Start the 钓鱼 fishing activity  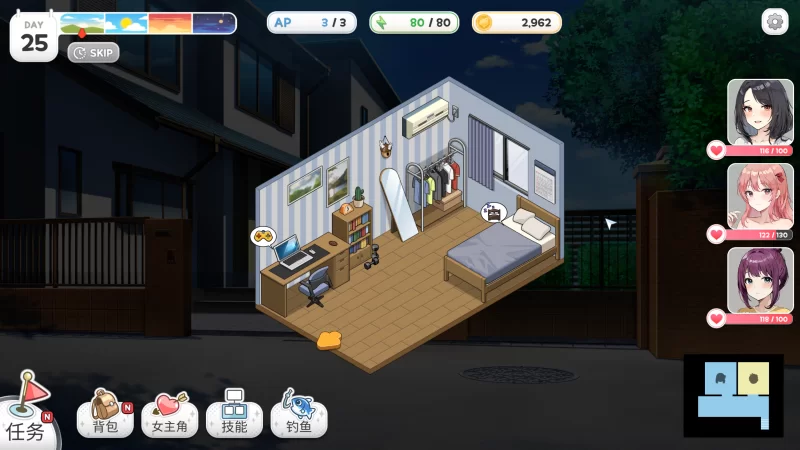[298, 413]
